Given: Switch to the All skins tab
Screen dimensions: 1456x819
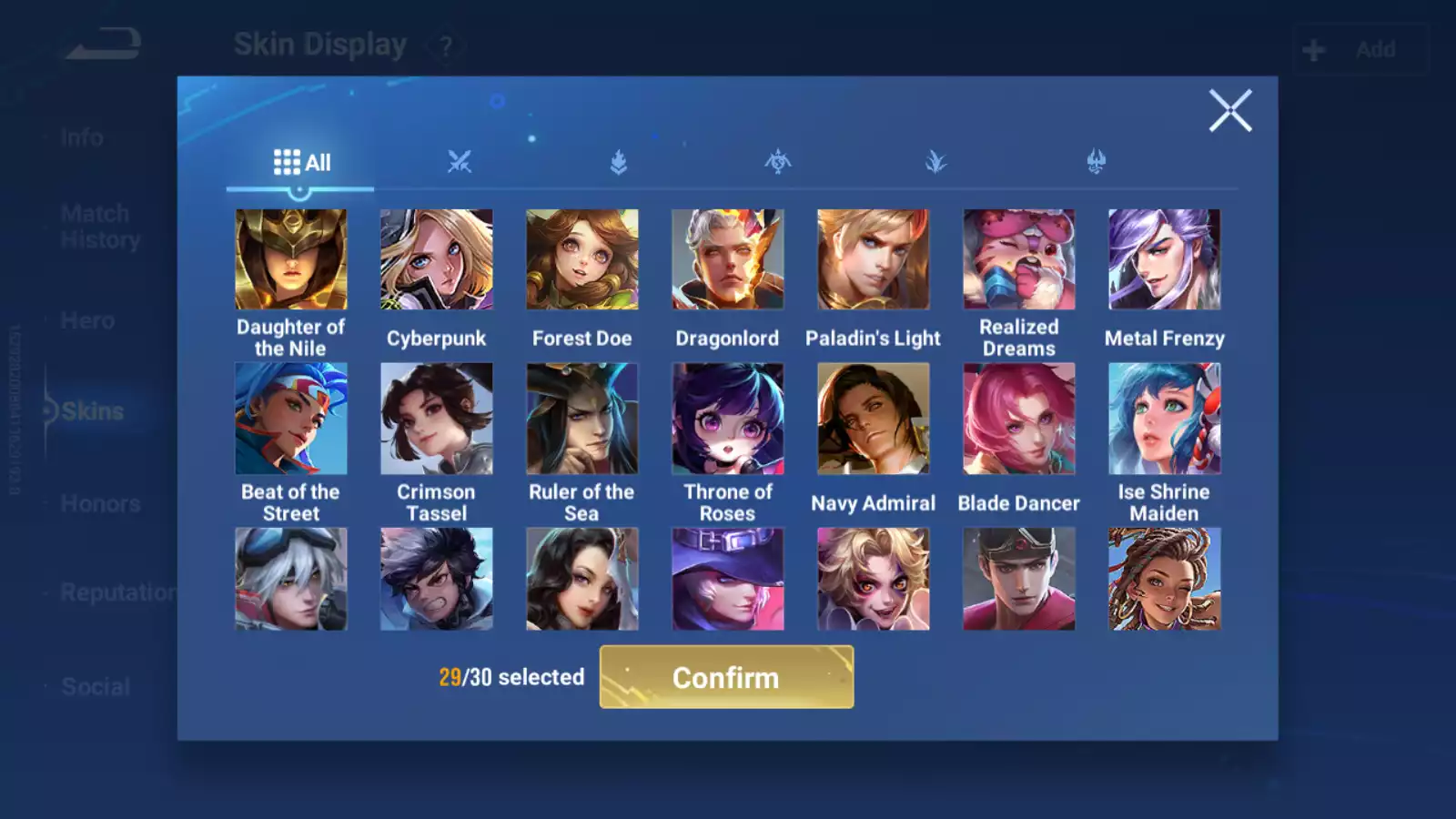Looking at the screenshot, I should coord(301,163).
